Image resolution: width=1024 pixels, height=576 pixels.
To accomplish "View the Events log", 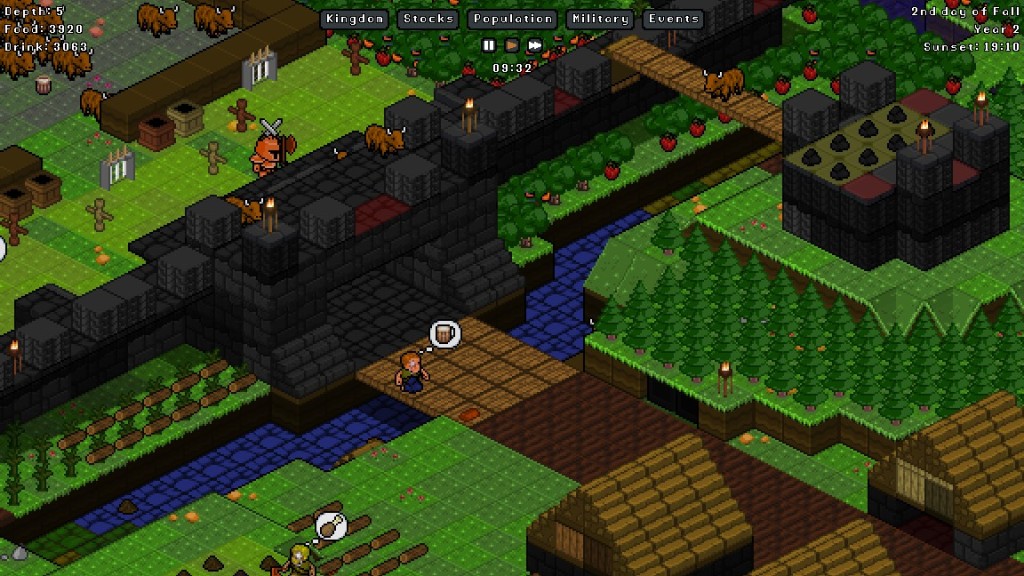I will point(673,19).
